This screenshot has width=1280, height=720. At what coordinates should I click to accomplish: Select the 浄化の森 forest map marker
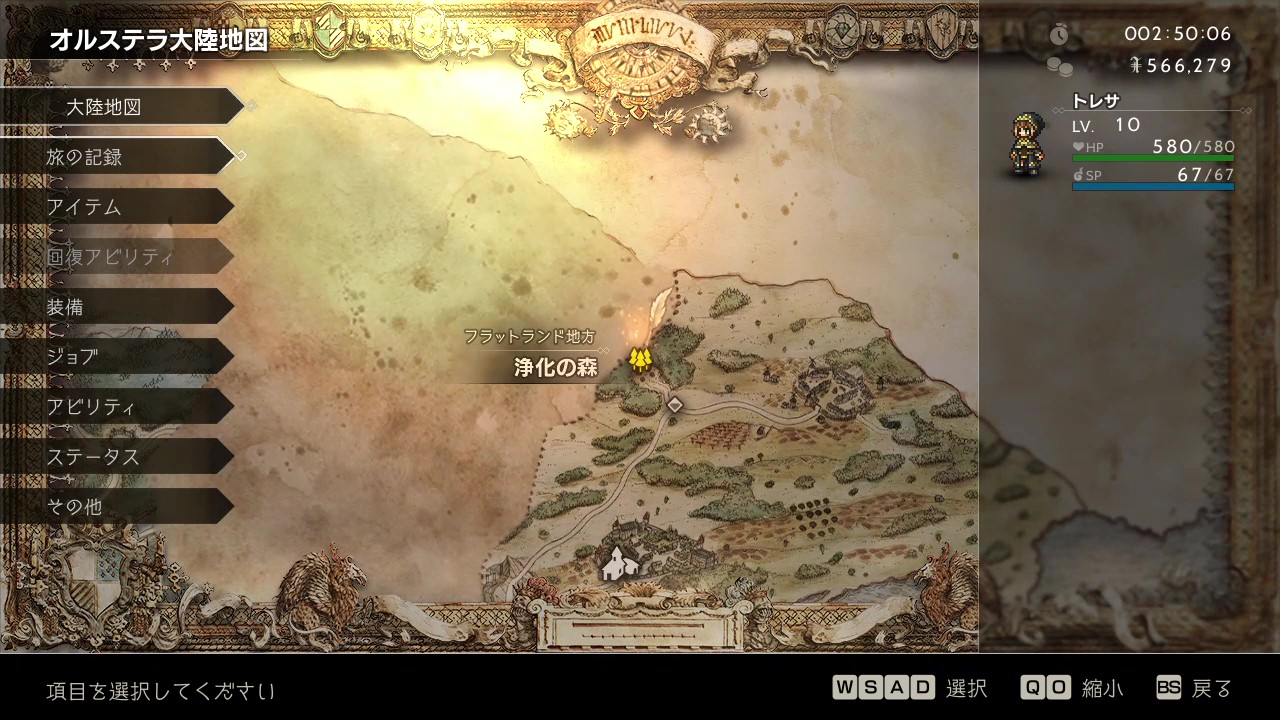(639, 360)
